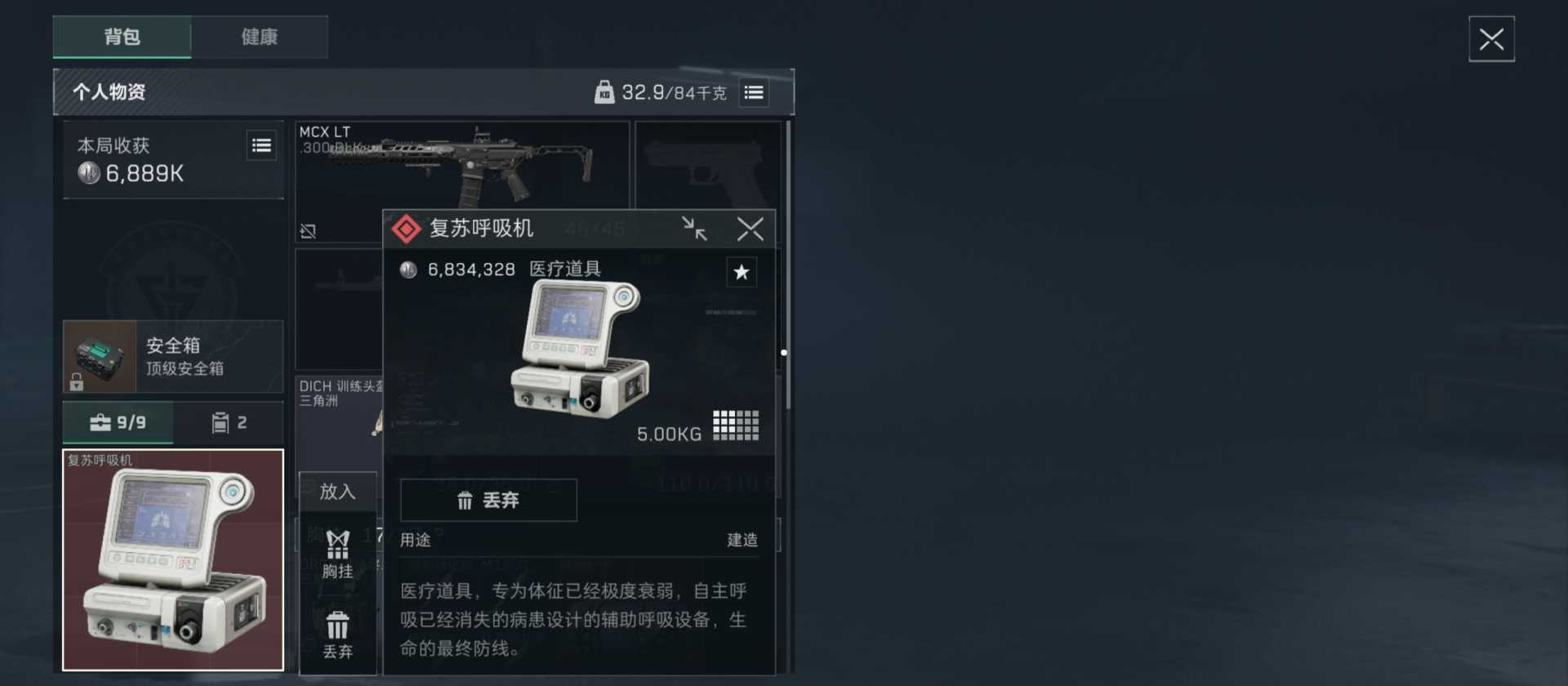Select the briefcase 9/9 backpack icon
The height and width of the screenshot is (686, 1568).
click(x=118, y=422)
